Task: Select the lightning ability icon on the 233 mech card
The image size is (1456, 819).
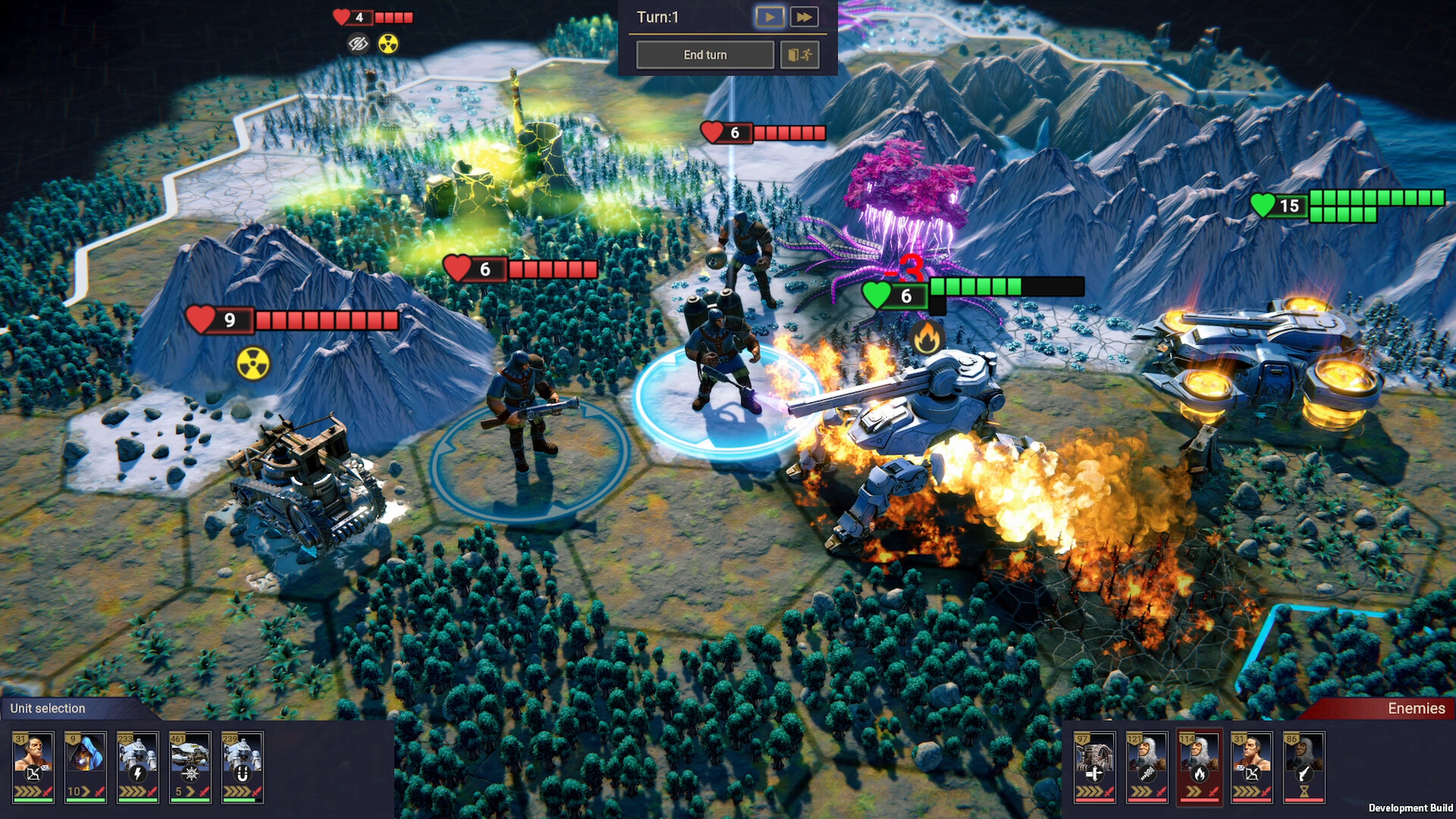Action: (137, 774)
